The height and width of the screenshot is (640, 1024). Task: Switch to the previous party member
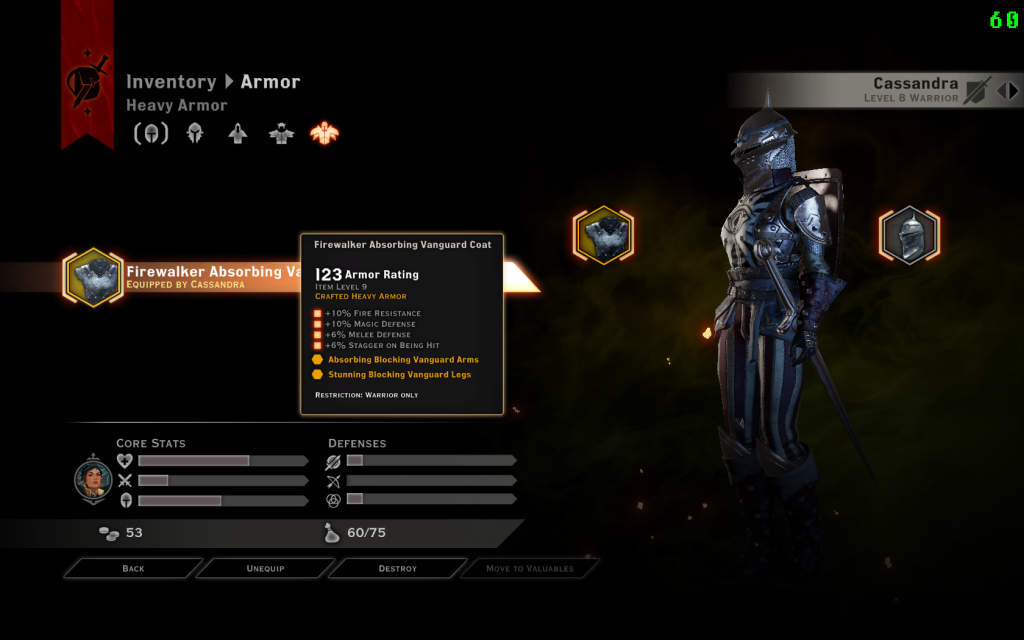[1000, 90]
